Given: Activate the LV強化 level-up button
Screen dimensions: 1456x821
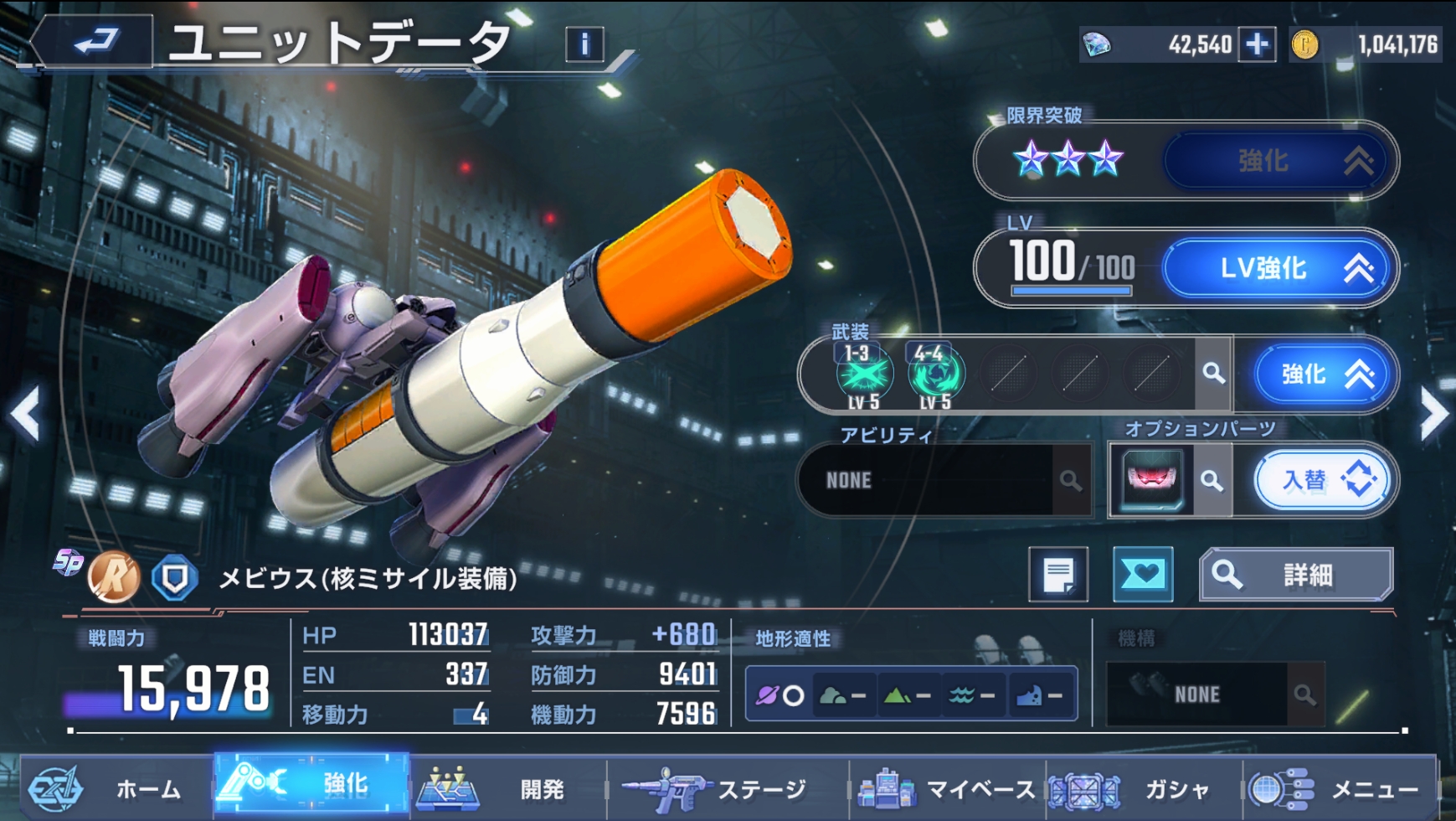Looking at the screenshot, I should pos(1278,269).
